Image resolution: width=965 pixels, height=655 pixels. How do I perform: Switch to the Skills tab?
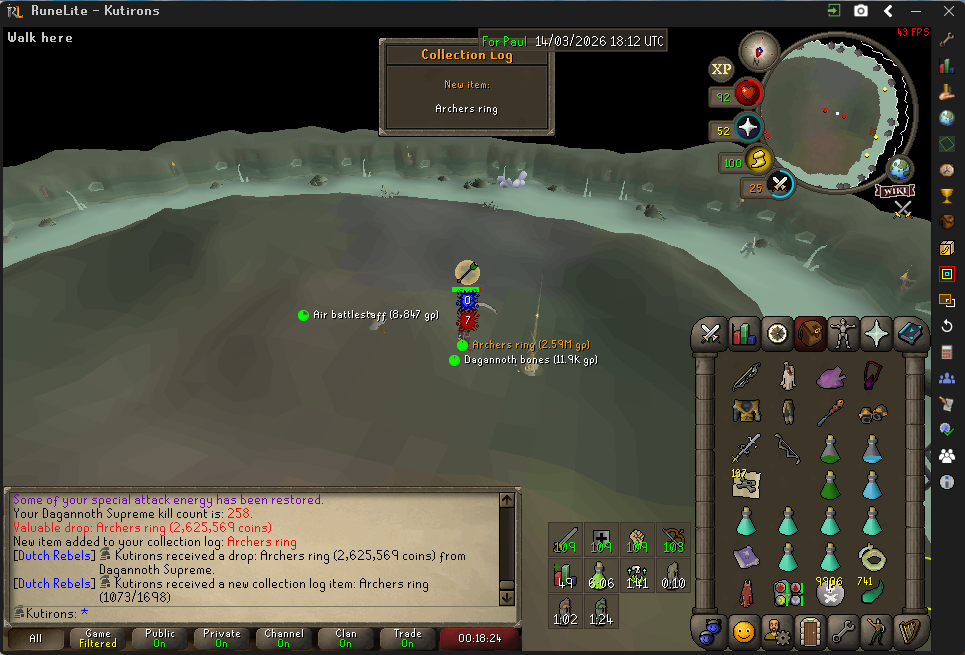pos(744,333)
